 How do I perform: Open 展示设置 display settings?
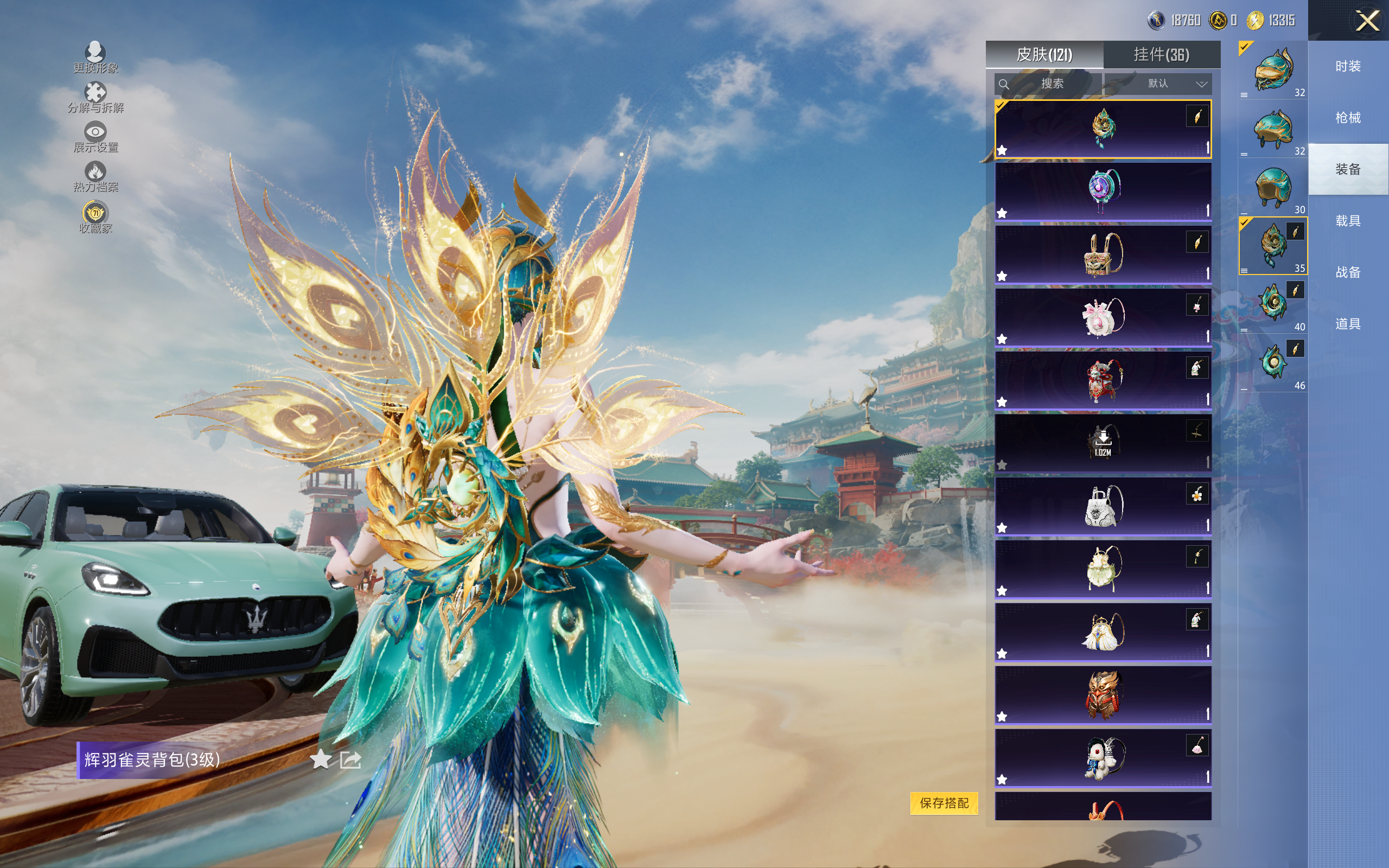[95, 137]
